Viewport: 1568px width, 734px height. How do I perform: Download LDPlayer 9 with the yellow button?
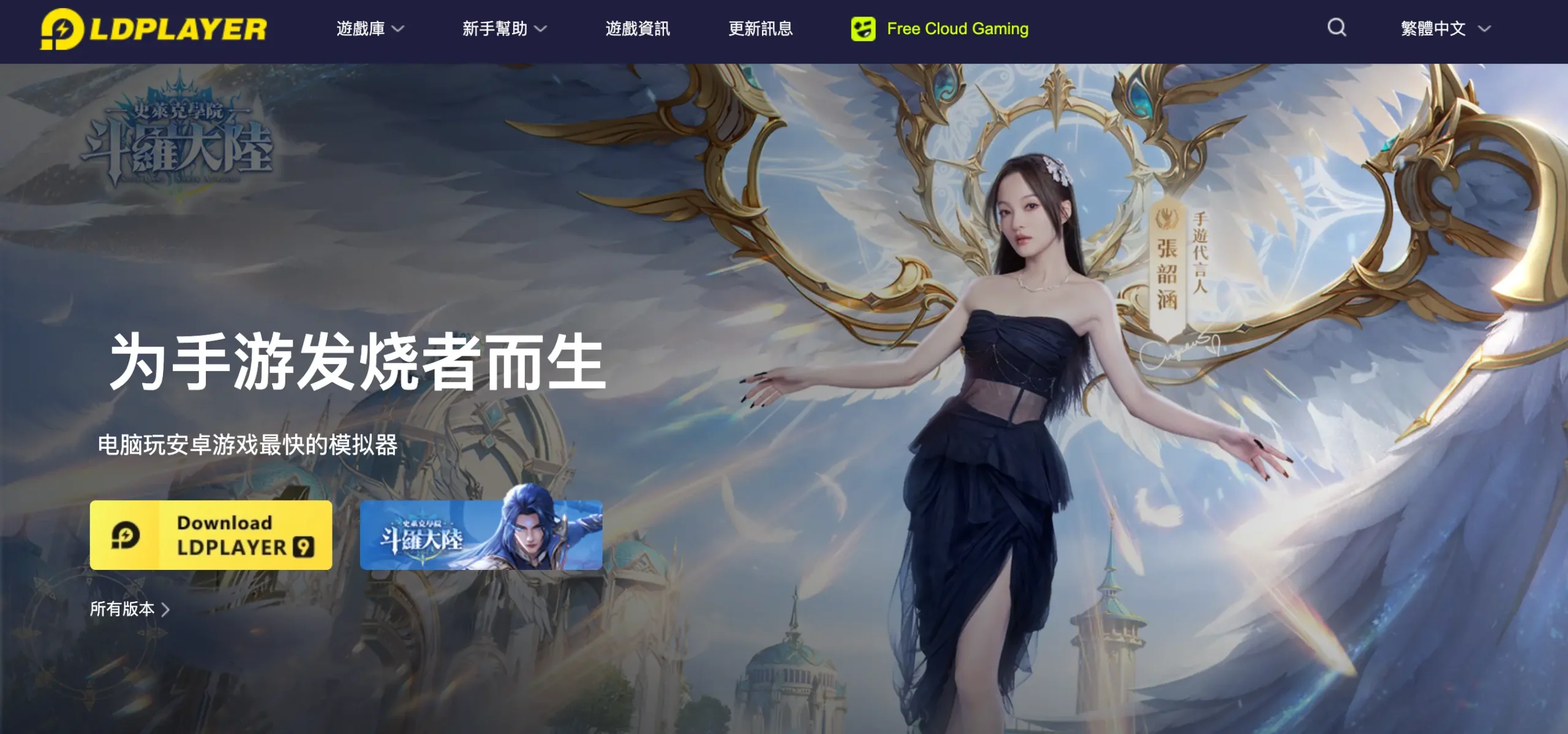(x=211, y=535)
